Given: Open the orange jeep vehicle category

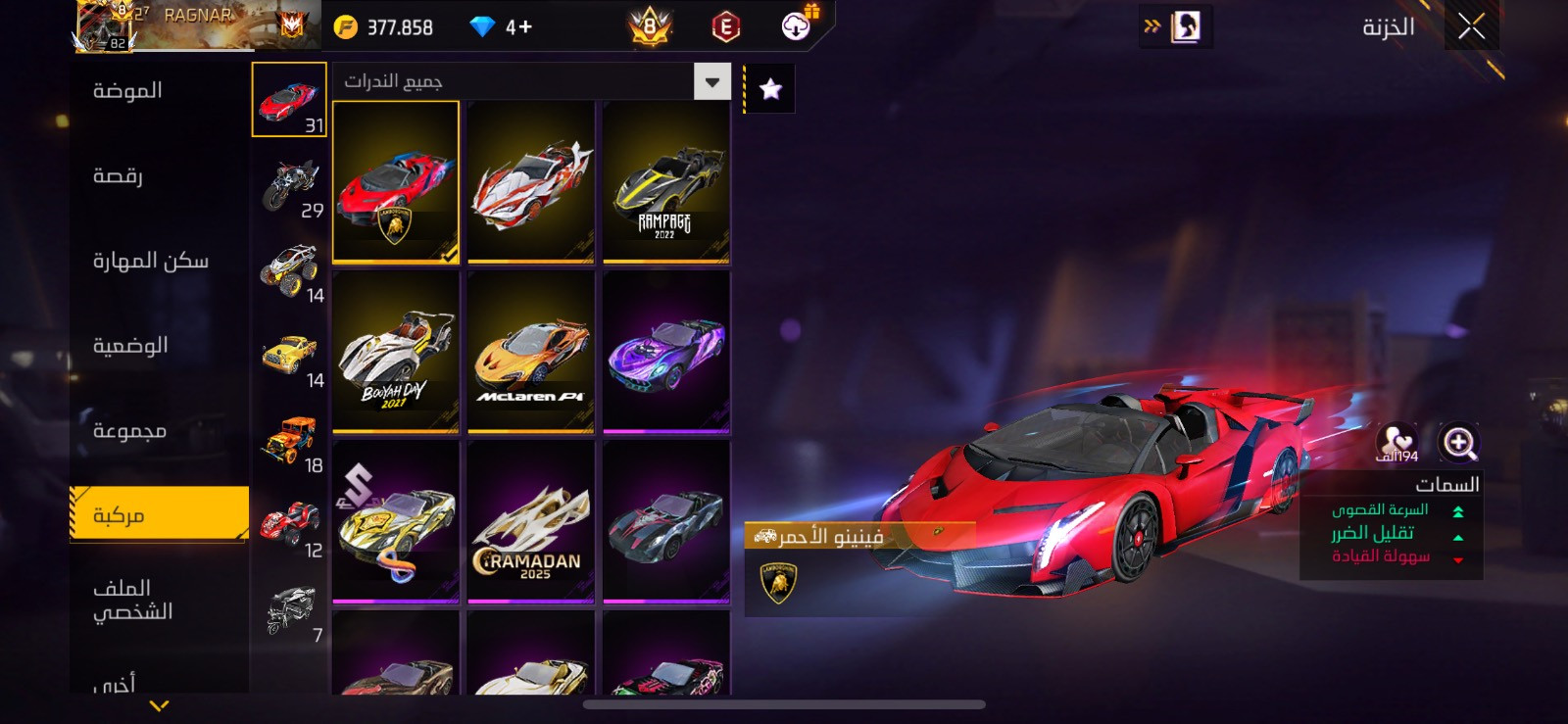Looking at the screenshot, I should point(290,442).
